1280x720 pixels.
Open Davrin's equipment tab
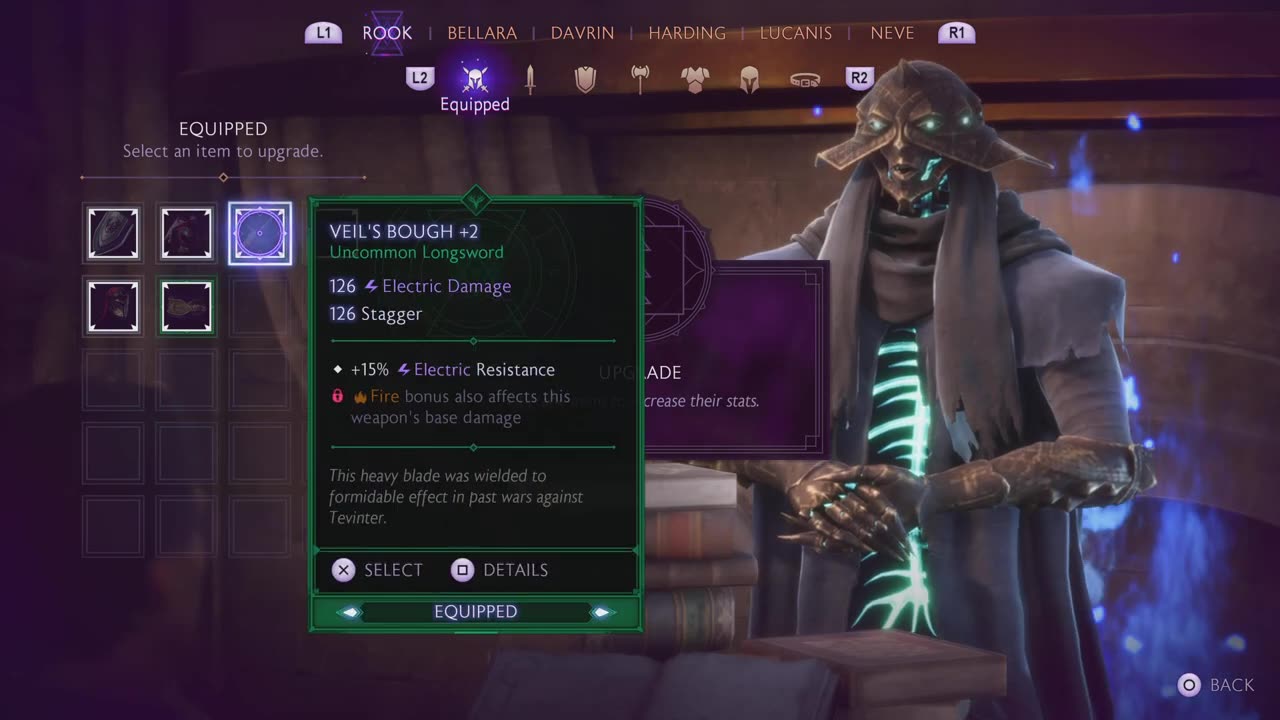582,33
